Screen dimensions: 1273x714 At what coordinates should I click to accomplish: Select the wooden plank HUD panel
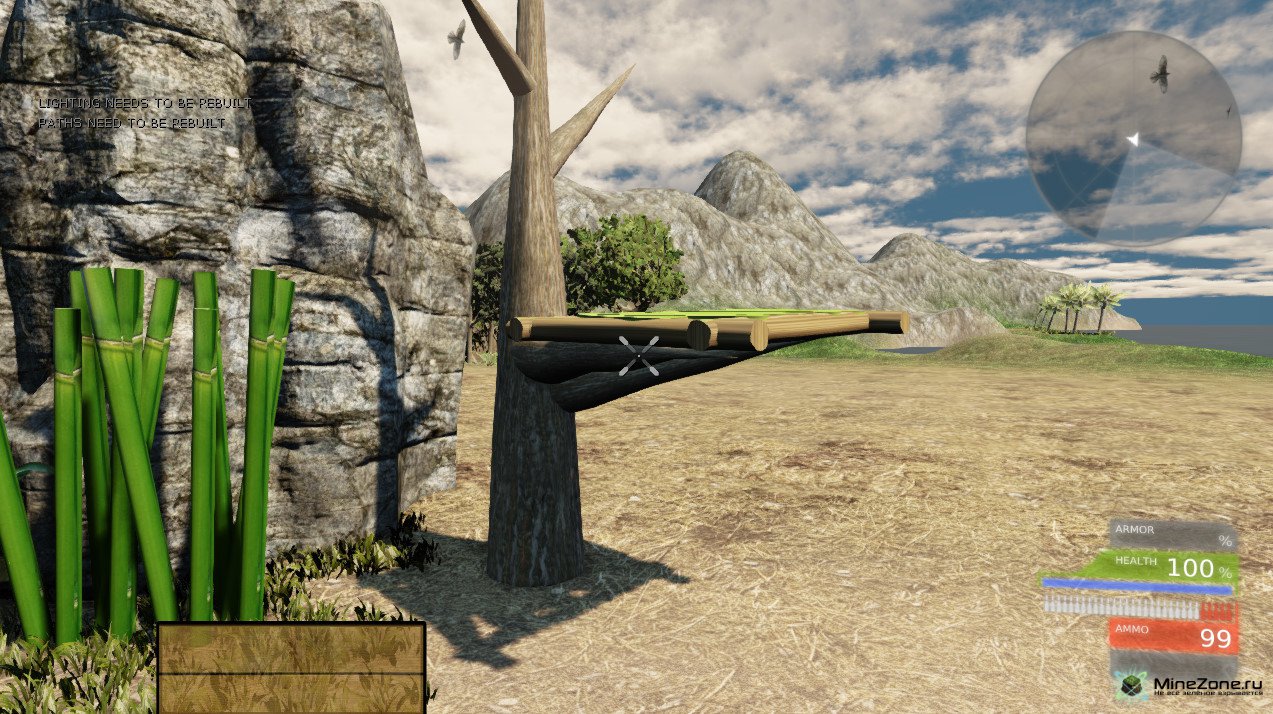pos(291,667)
